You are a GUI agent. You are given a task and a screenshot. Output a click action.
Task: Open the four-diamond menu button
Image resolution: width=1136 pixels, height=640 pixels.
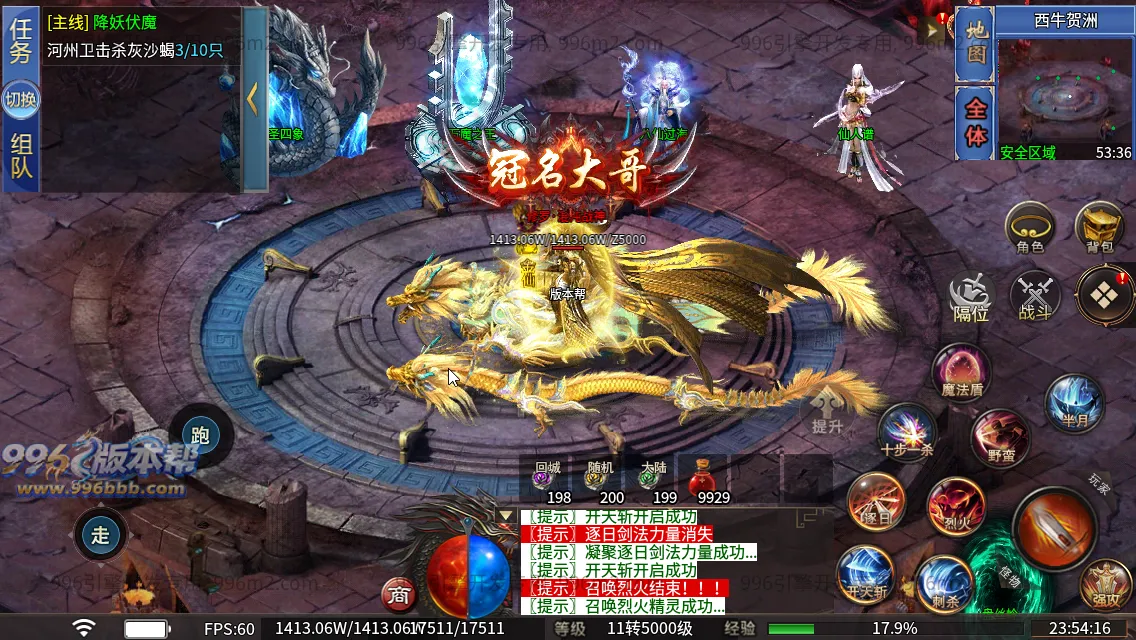[x=1105, y=295]
